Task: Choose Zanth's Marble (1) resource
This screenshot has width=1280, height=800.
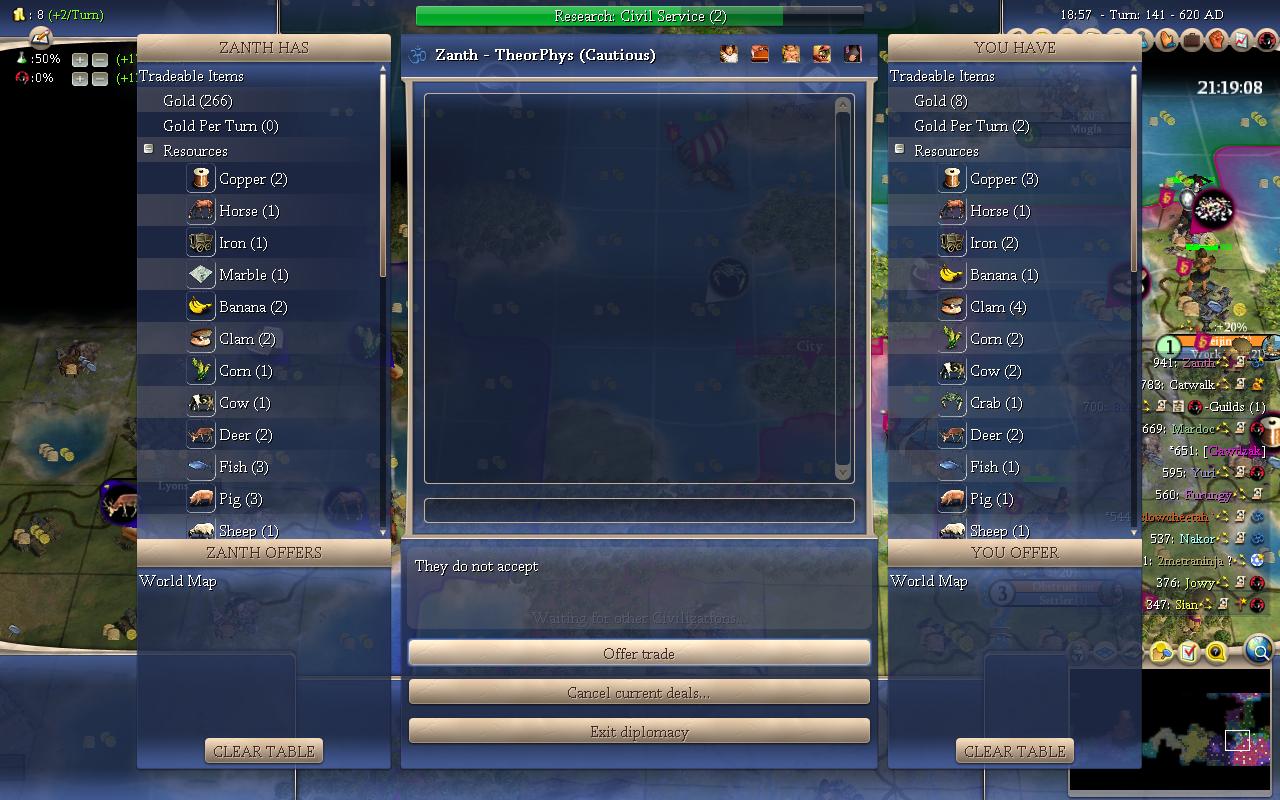Action: [253, 275]
